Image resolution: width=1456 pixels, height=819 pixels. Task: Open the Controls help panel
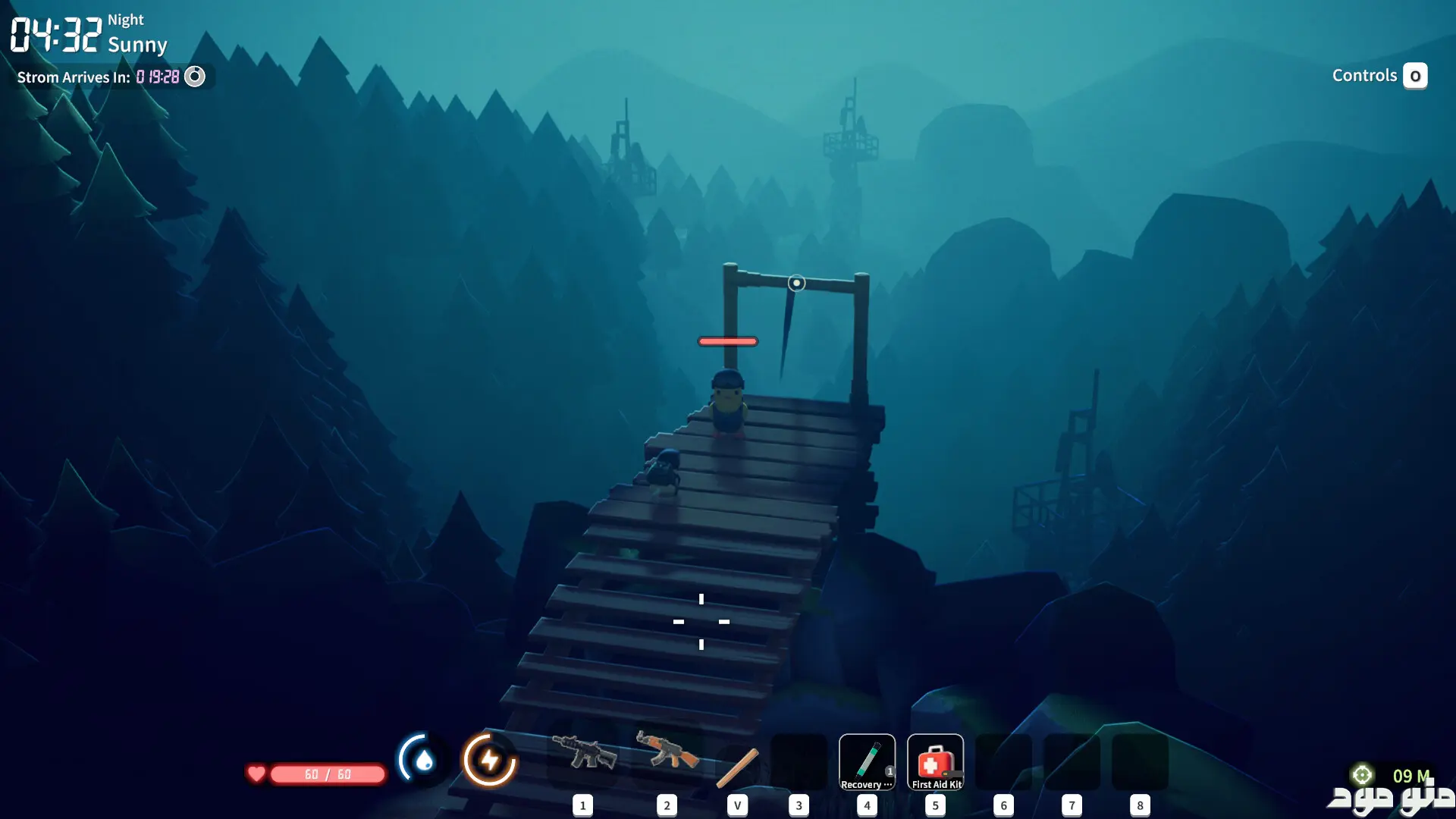tap(1379, 76)
